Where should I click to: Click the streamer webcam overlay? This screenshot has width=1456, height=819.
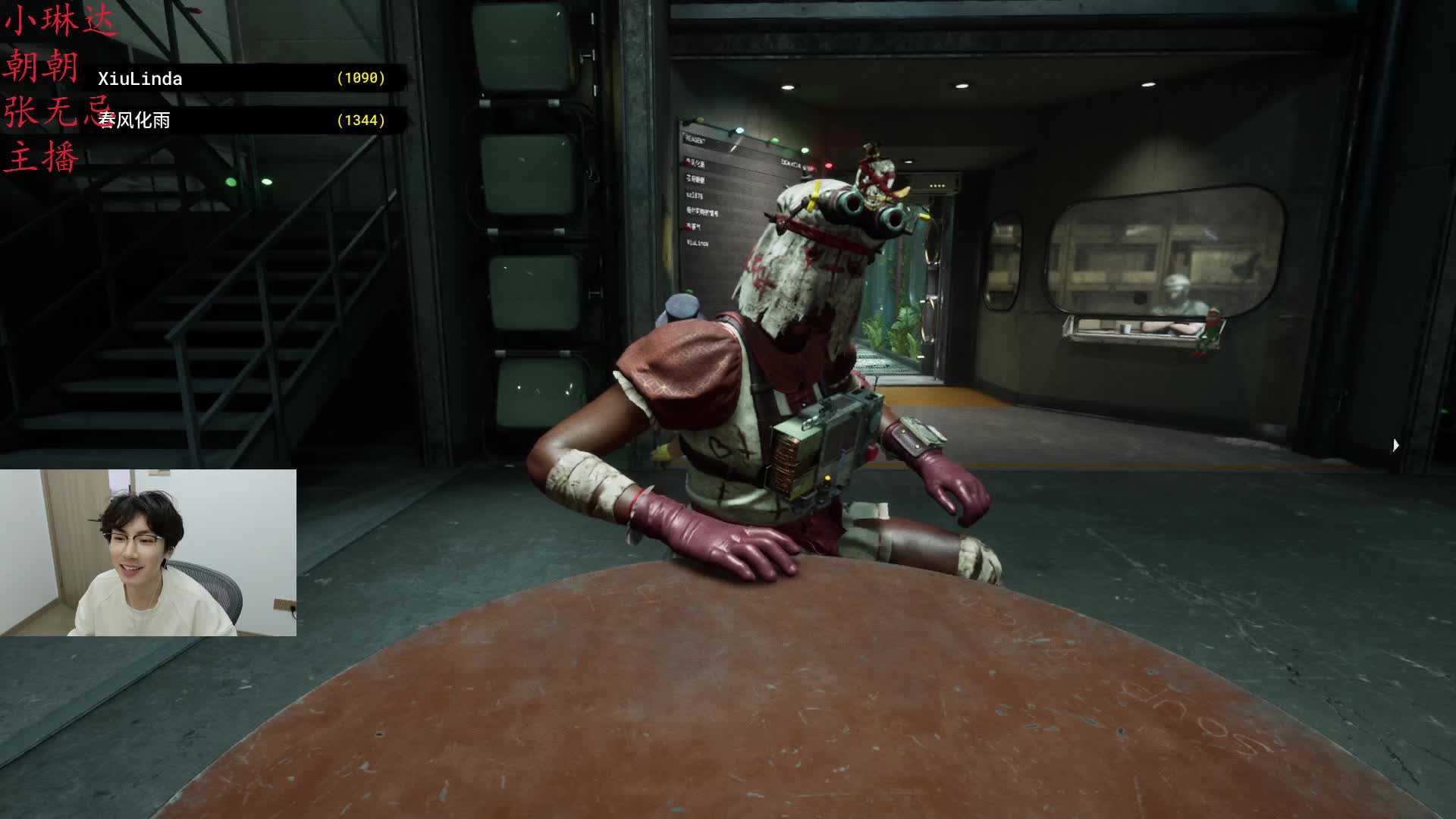pos(148,553)
